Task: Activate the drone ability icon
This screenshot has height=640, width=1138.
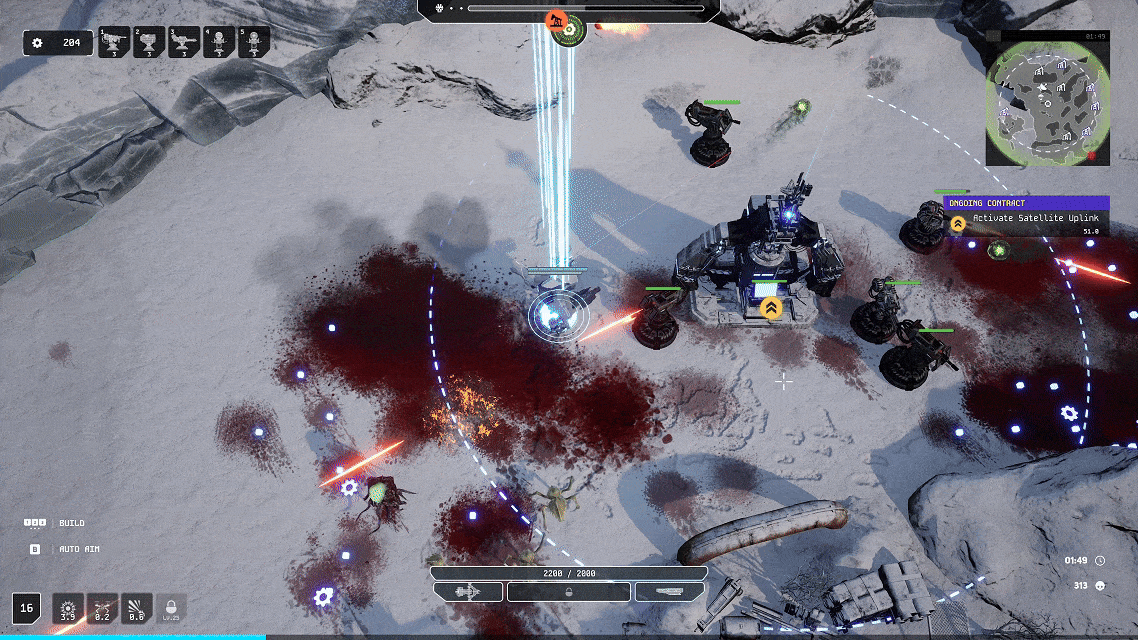Action: (x=102, y=608)
